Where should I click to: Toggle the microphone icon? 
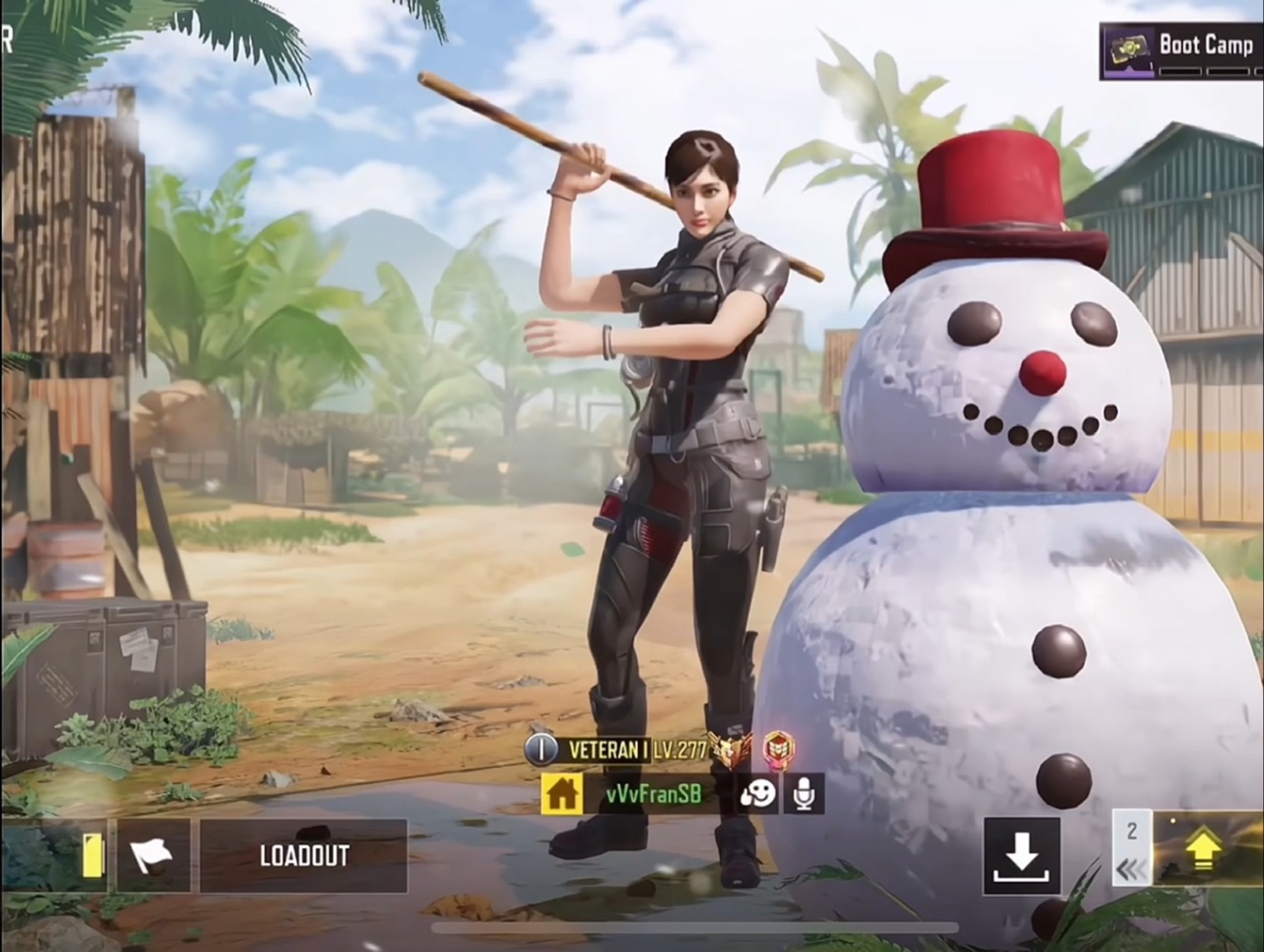click(804, 793)
